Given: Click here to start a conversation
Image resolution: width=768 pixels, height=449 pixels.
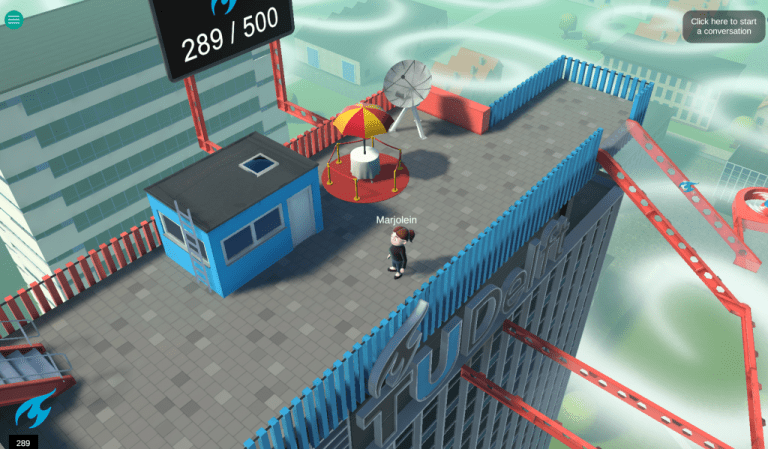Looking at the screenshot, I should click(x=723, y=27).
